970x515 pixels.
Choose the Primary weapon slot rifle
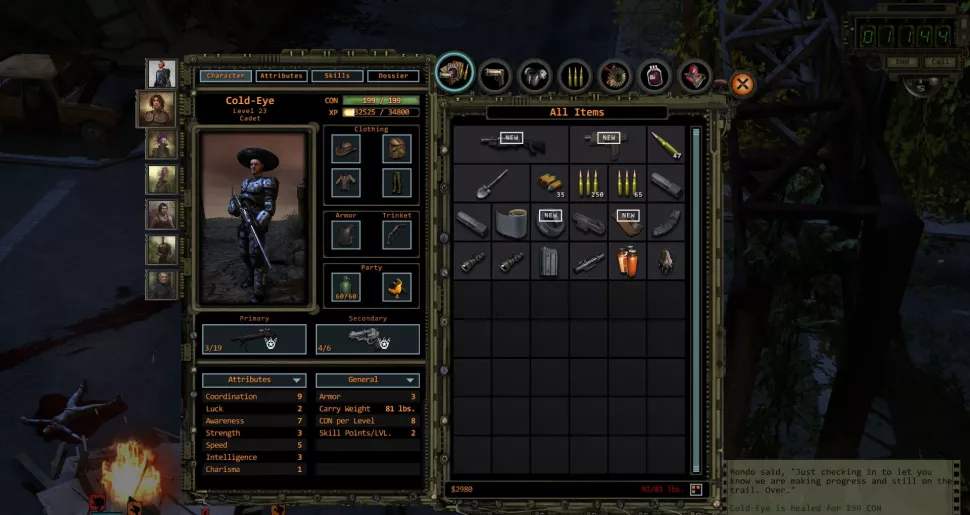(254, 339)
